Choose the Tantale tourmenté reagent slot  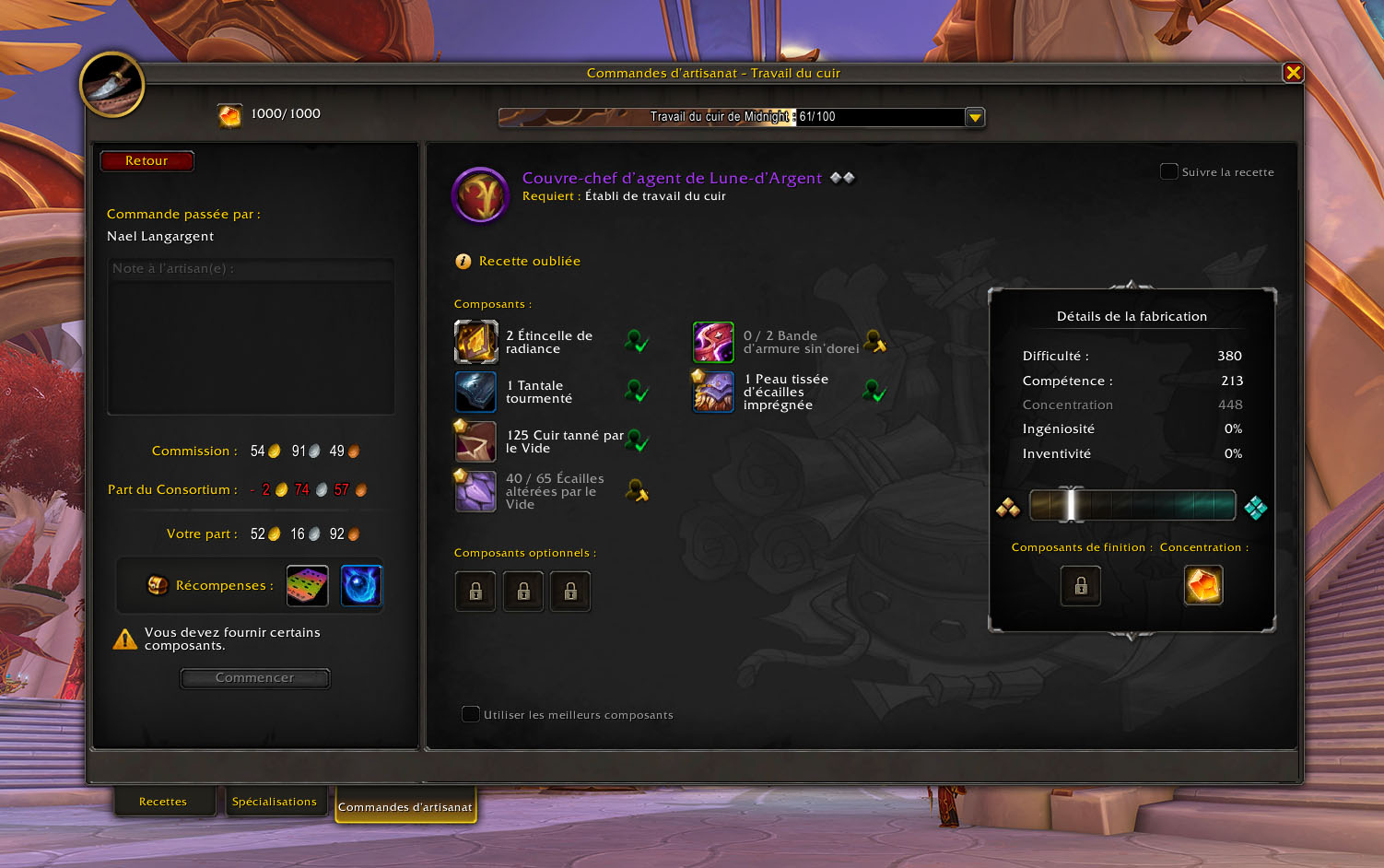coord(476,392)
